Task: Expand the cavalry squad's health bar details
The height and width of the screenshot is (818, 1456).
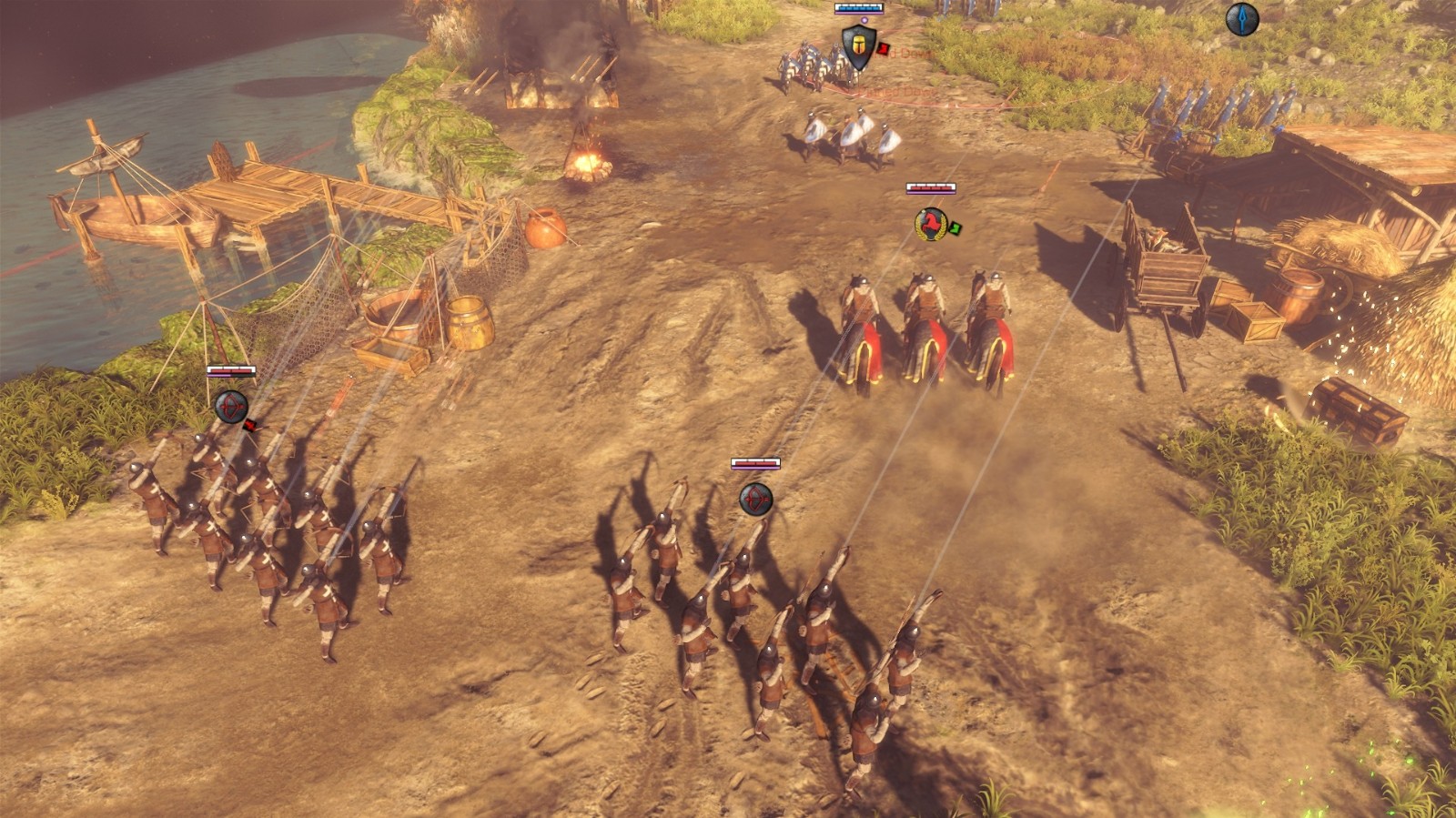Action: click(x=930, y=187)
